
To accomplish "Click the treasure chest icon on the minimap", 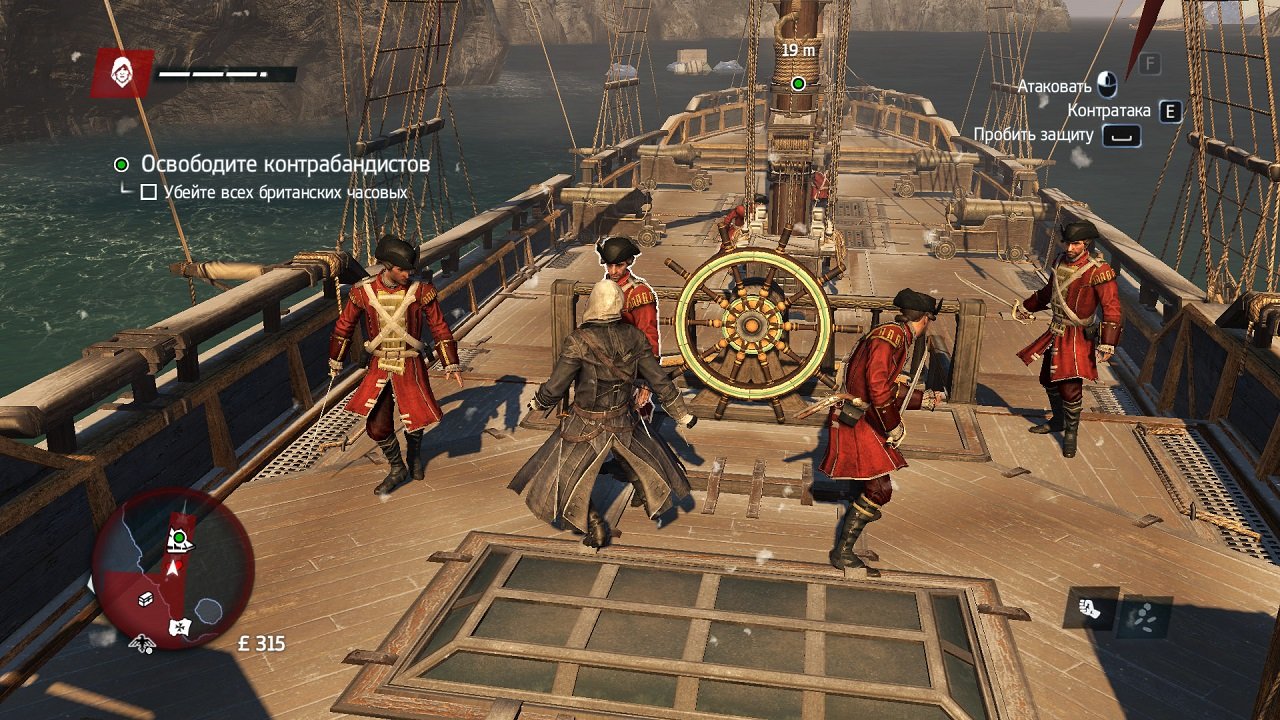I will coord(145,599).
